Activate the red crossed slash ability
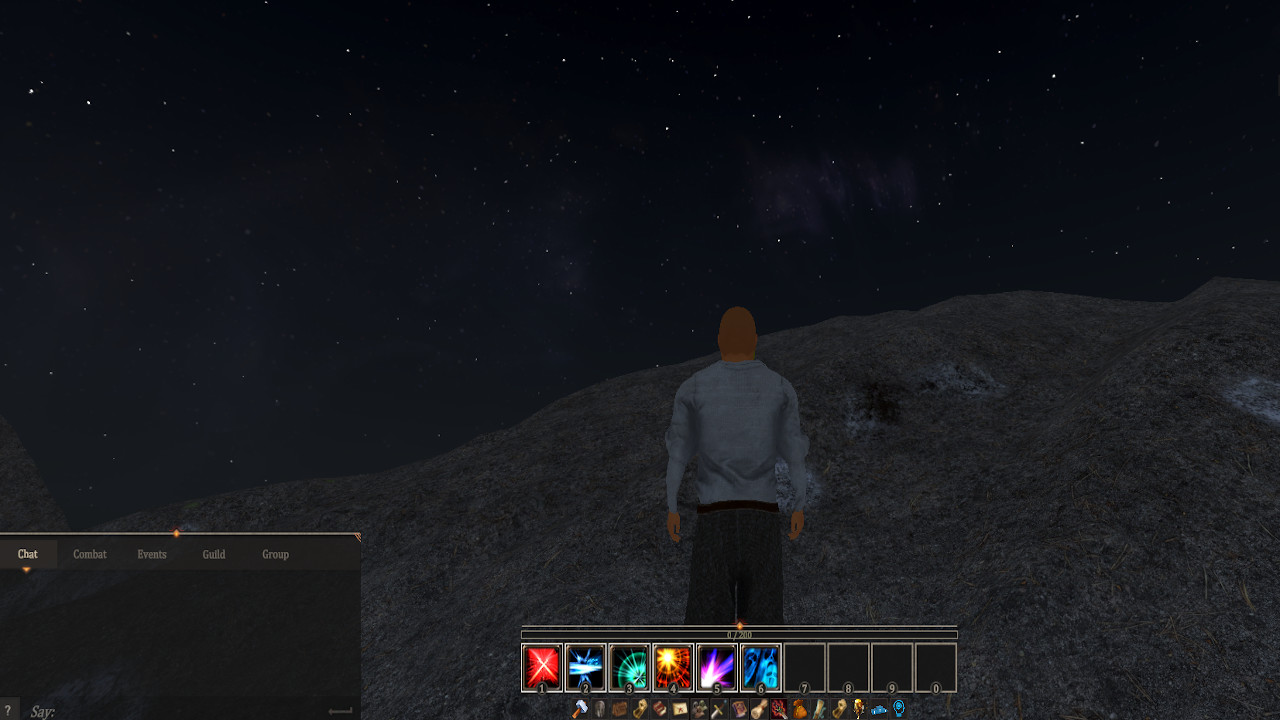 click(x=542, y=667)
